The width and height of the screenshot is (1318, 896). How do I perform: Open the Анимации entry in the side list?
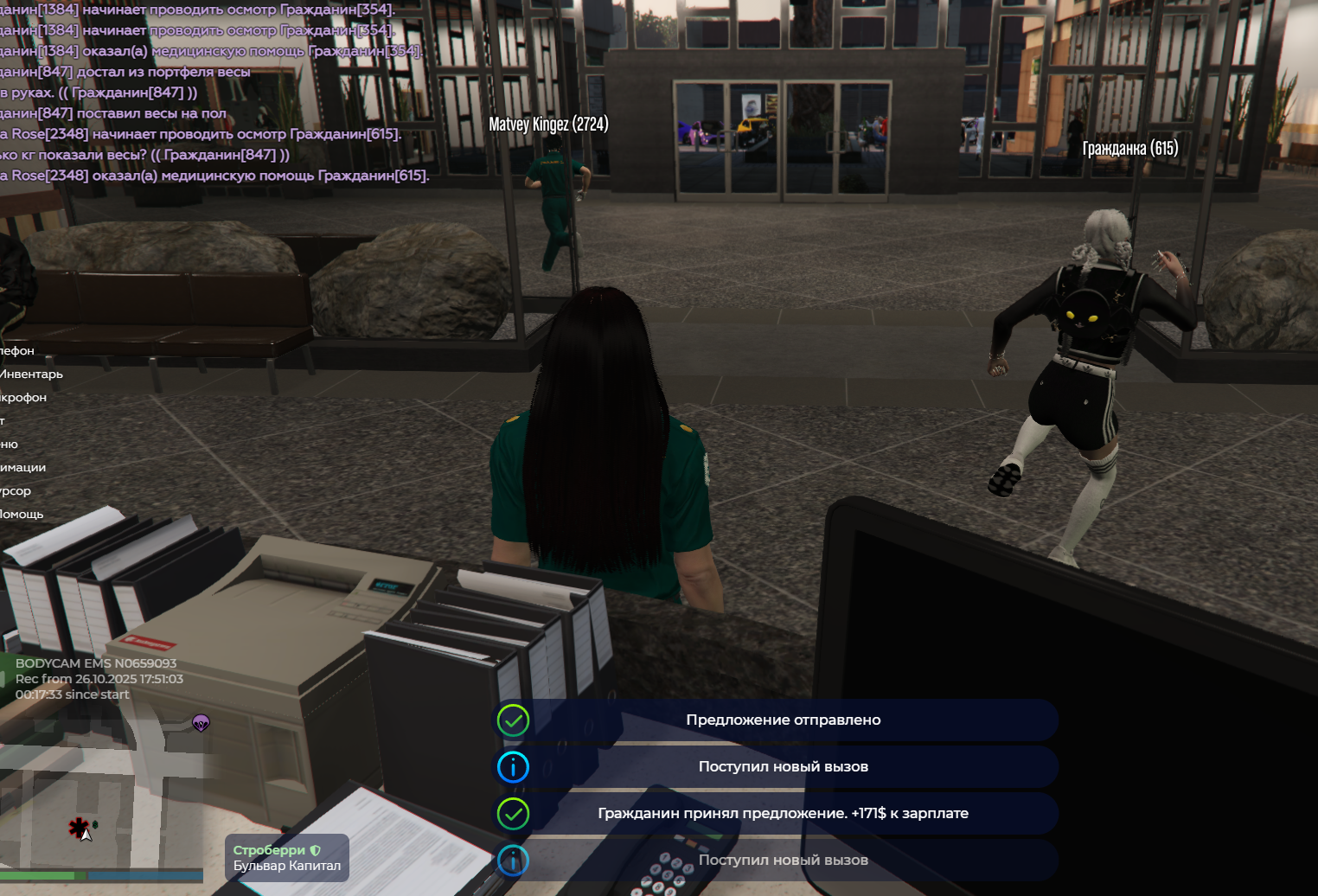(23, 468)
